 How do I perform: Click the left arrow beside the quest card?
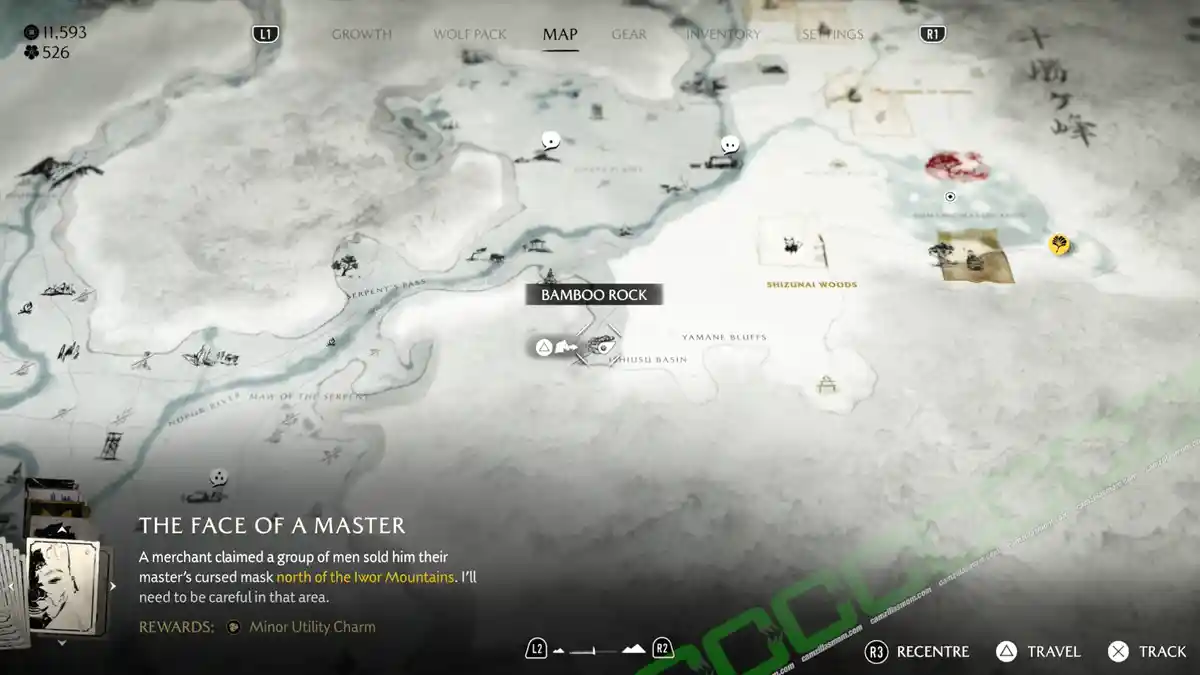pos(10,586)
